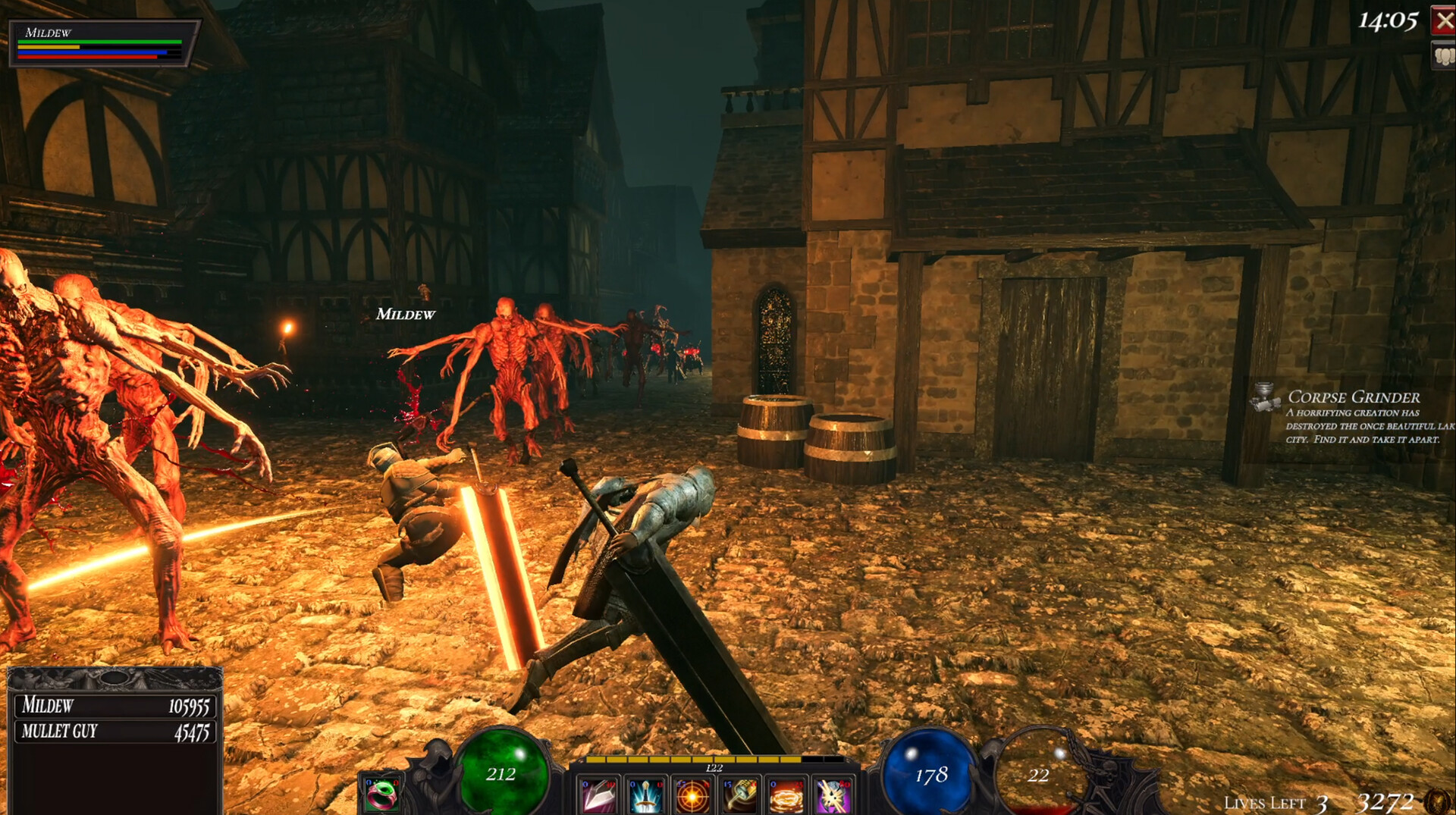Select the green gem ring item slot
Viewport: 1456px width, 815px height.
381,794
